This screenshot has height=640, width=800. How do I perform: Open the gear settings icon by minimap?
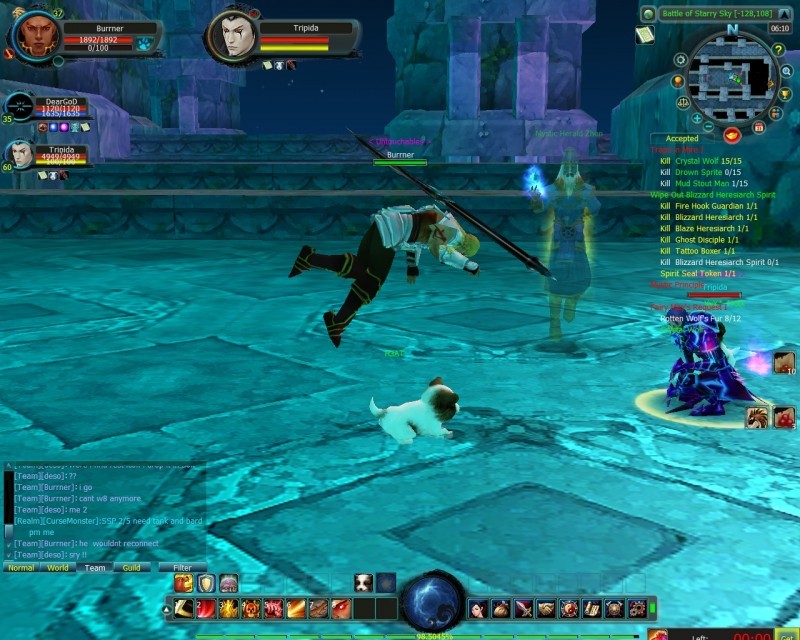[681, 60]
